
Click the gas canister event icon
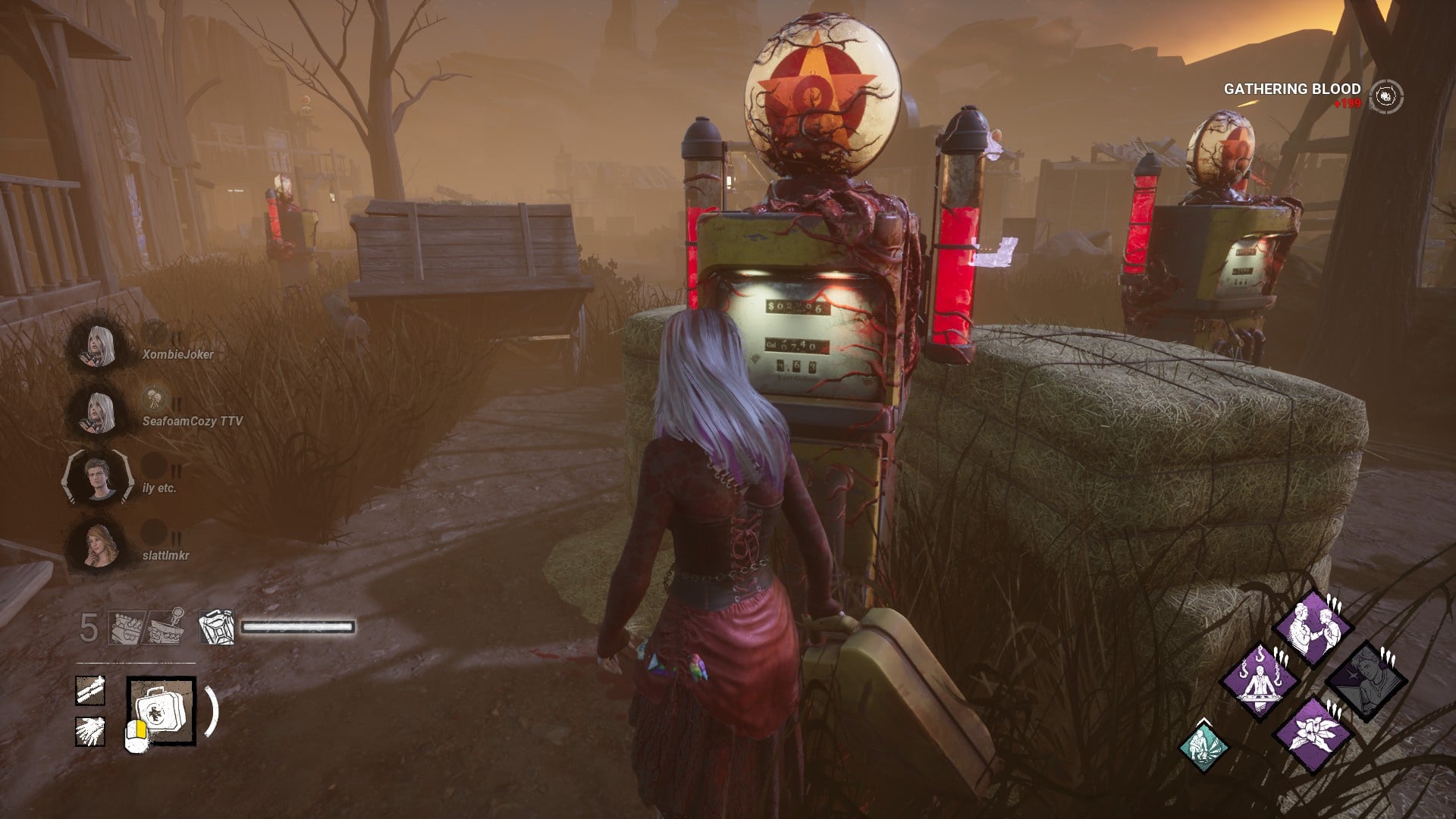pos(216,628)
